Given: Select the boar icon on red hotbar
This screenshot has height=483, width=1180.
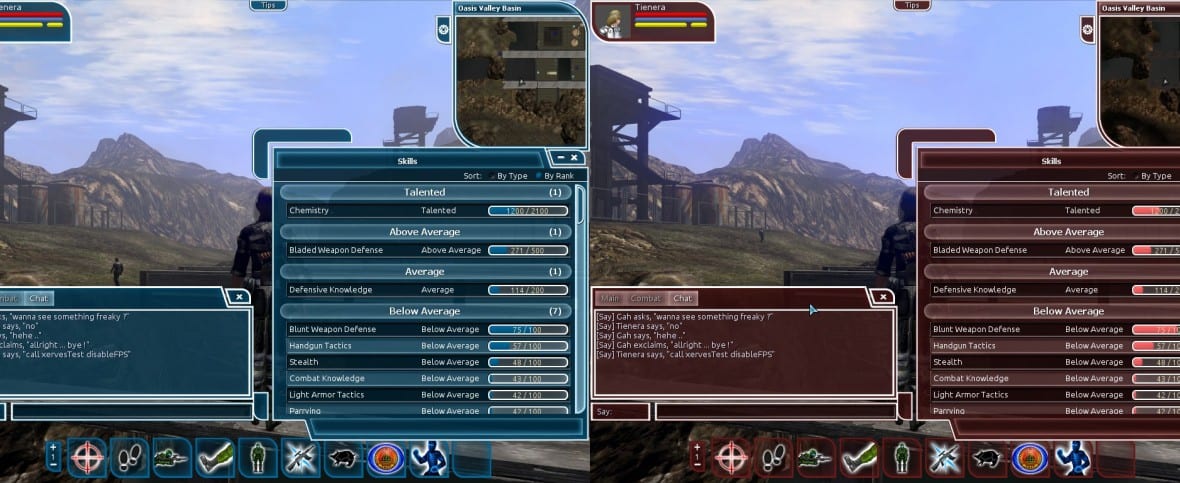Looking at the screenshot, I should coord(988,457).
